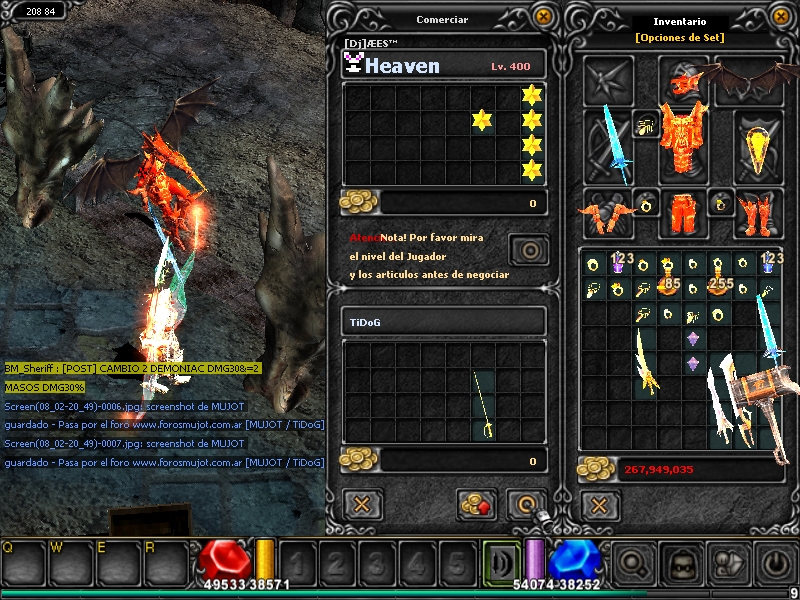Pick the equipped orange dragon pants
The image size is (800, 600).
[683, 212]
